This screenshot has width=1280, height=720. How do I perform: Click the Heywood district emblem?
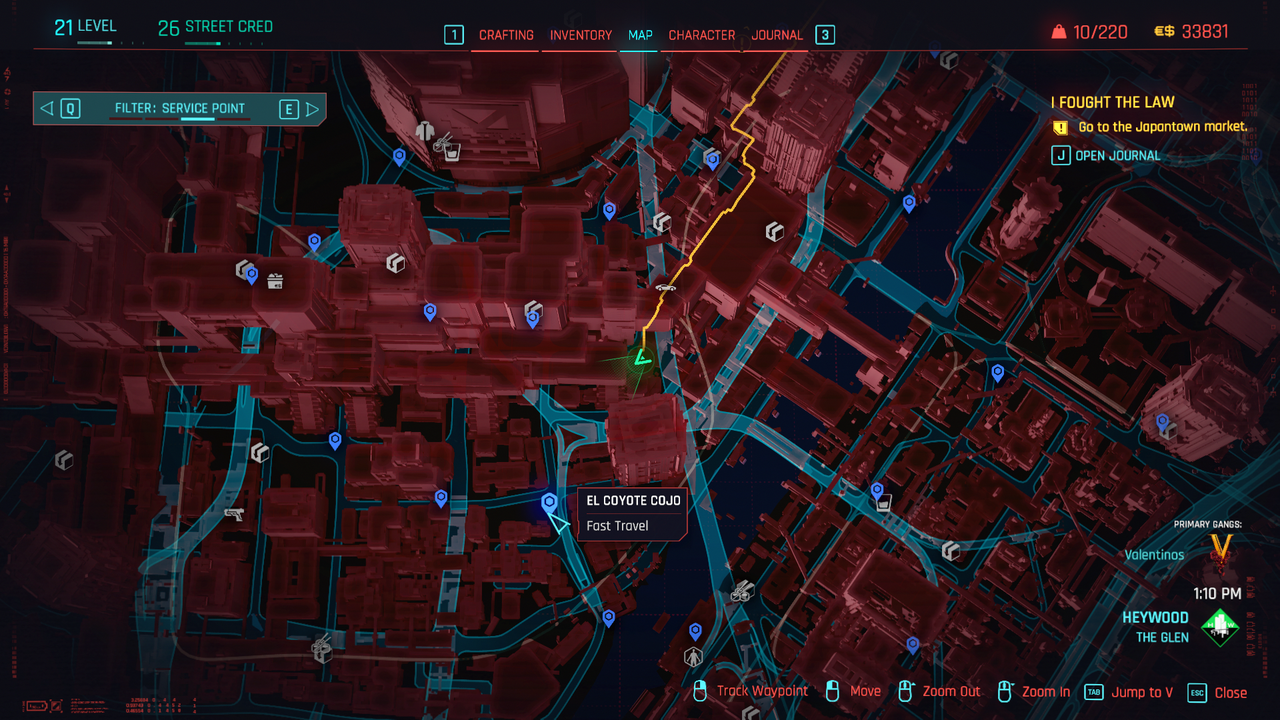1220,627
